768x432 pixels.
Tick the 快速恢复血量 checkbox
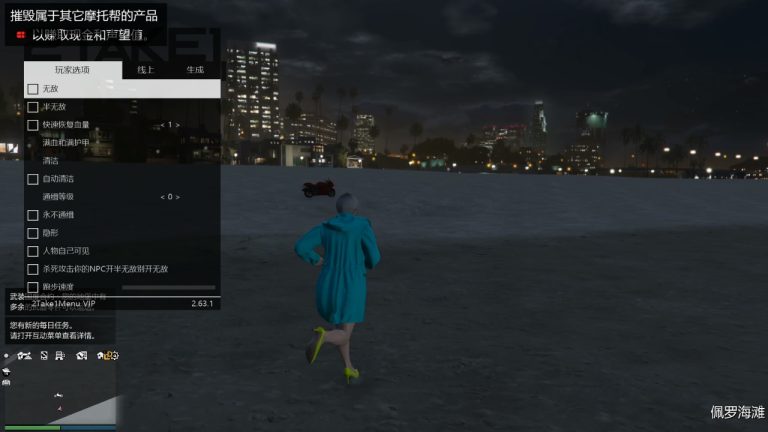tap(33, 125)
